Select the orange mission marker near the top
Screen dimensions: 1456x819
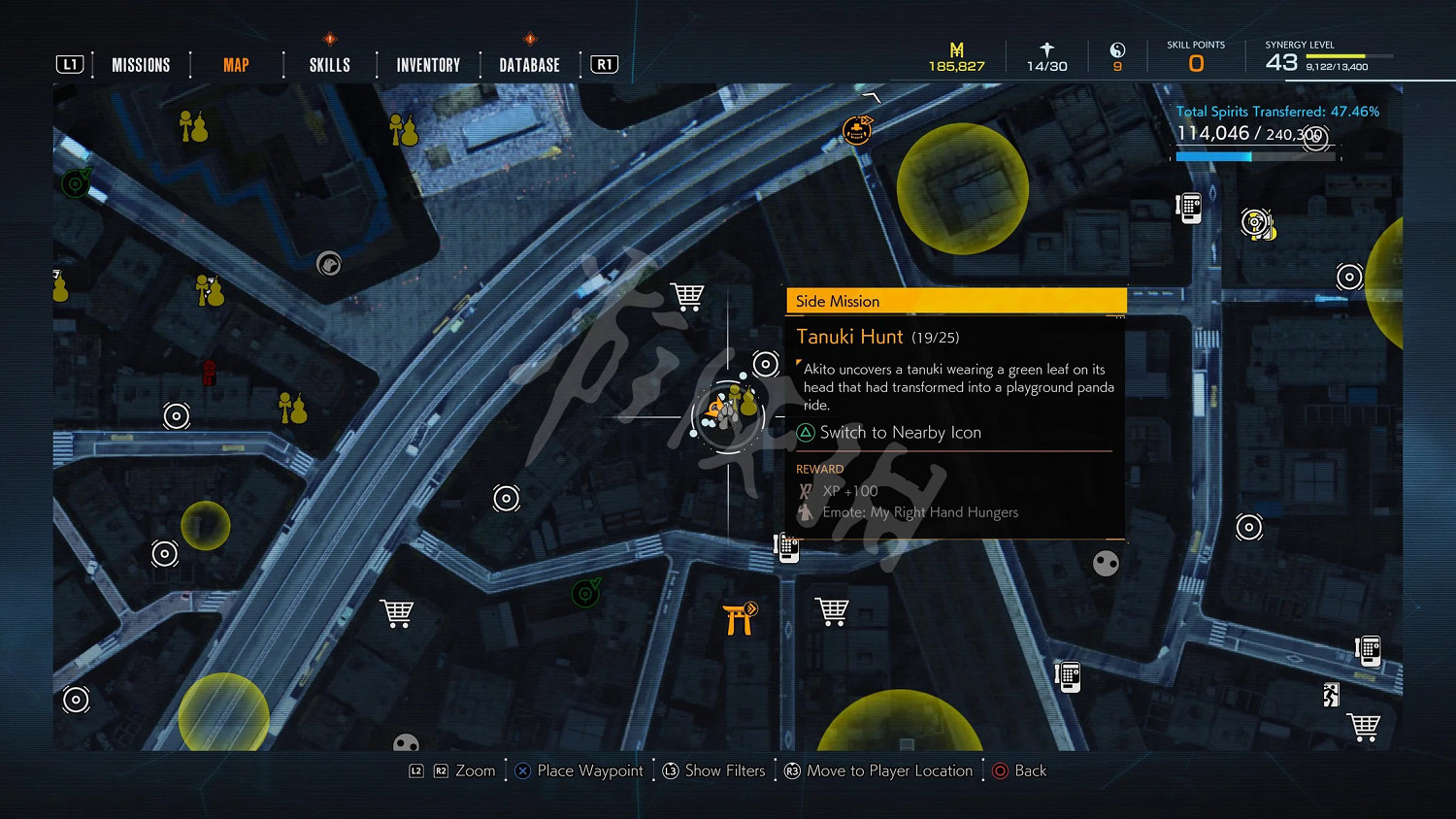[857, 129]
